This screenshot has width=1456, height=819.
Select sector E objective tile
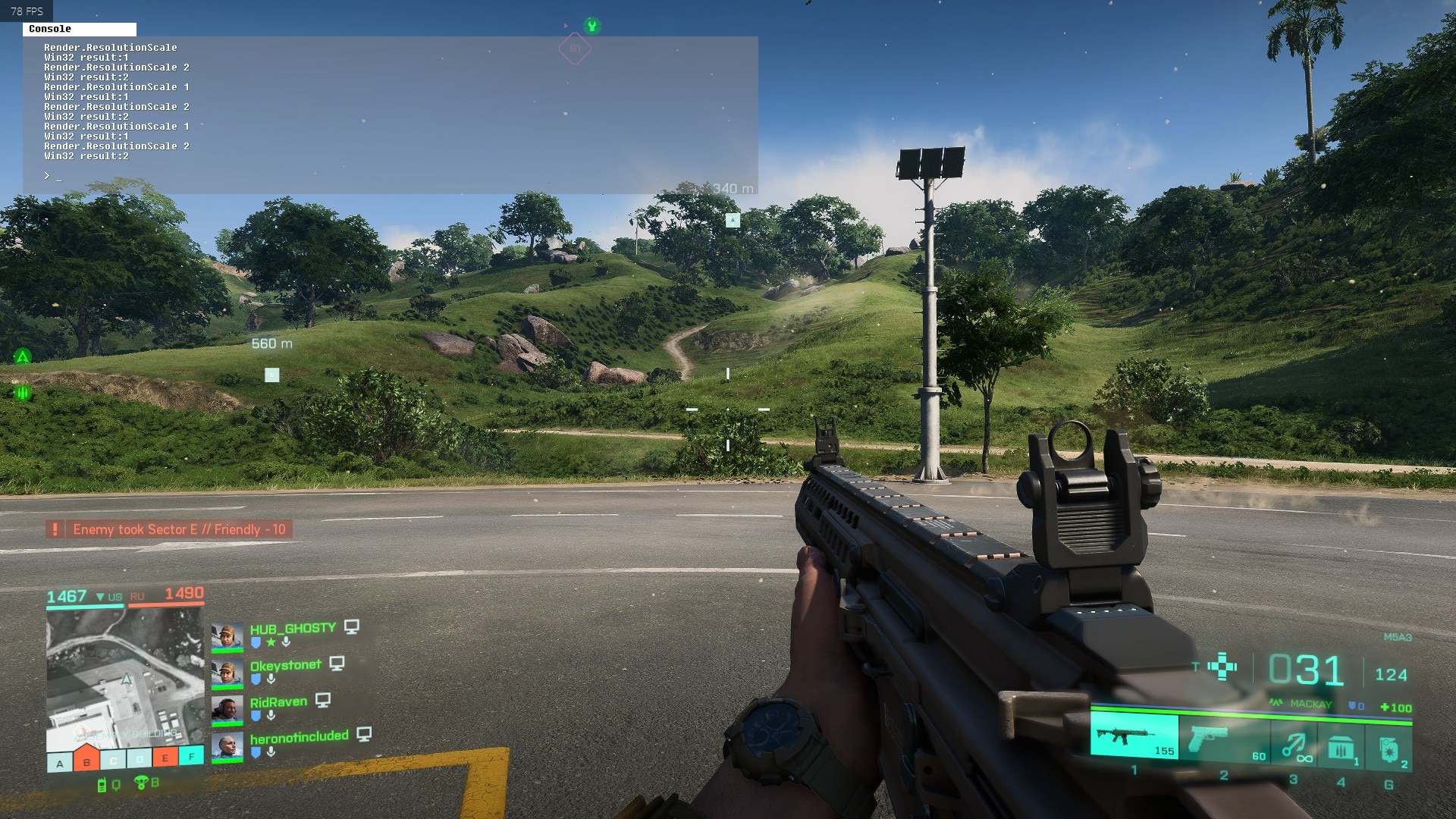(x=165, y=757)
